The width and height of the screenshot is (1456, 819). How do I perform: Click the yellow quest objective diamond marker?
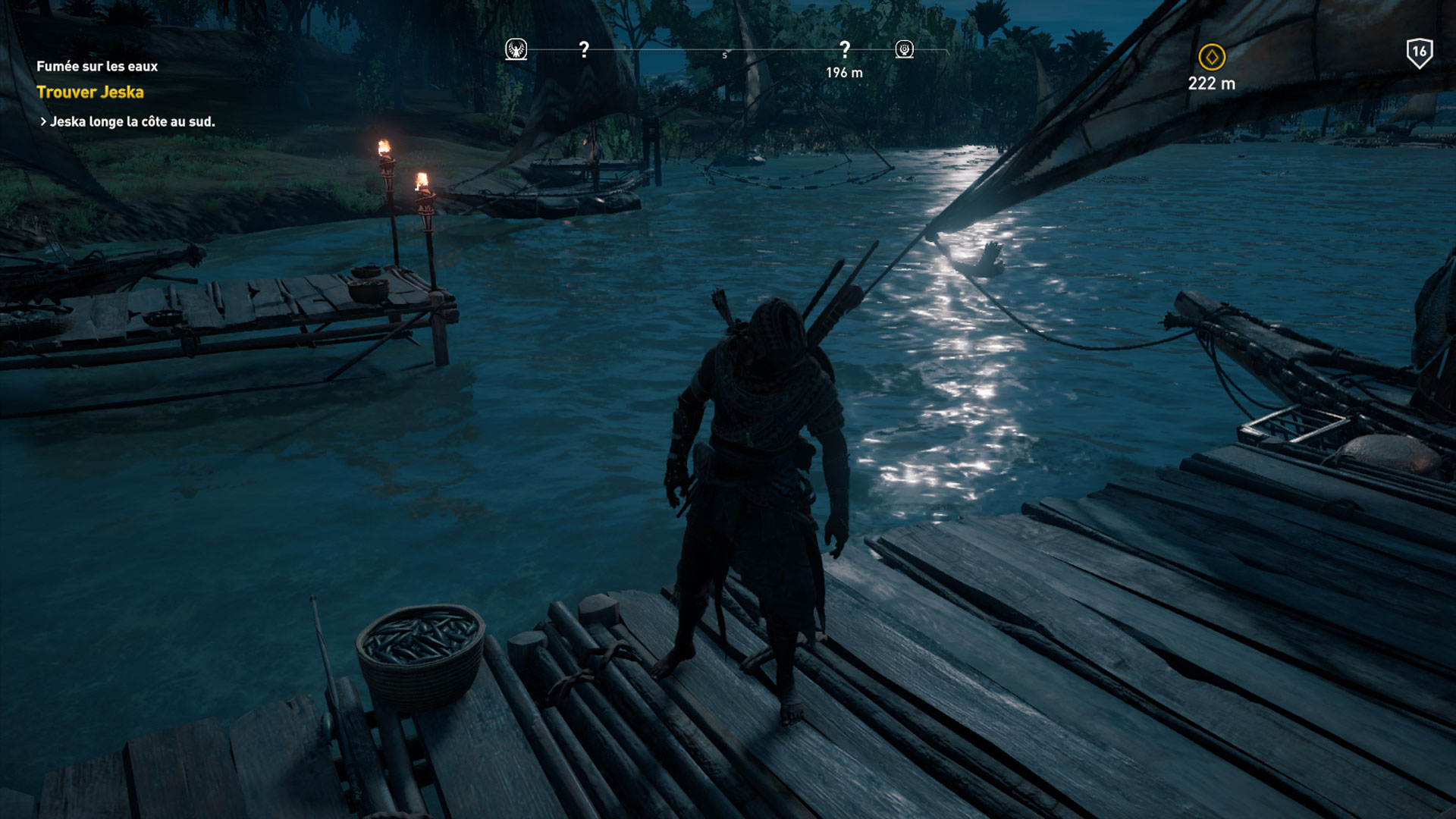(x=1212, y=57)
